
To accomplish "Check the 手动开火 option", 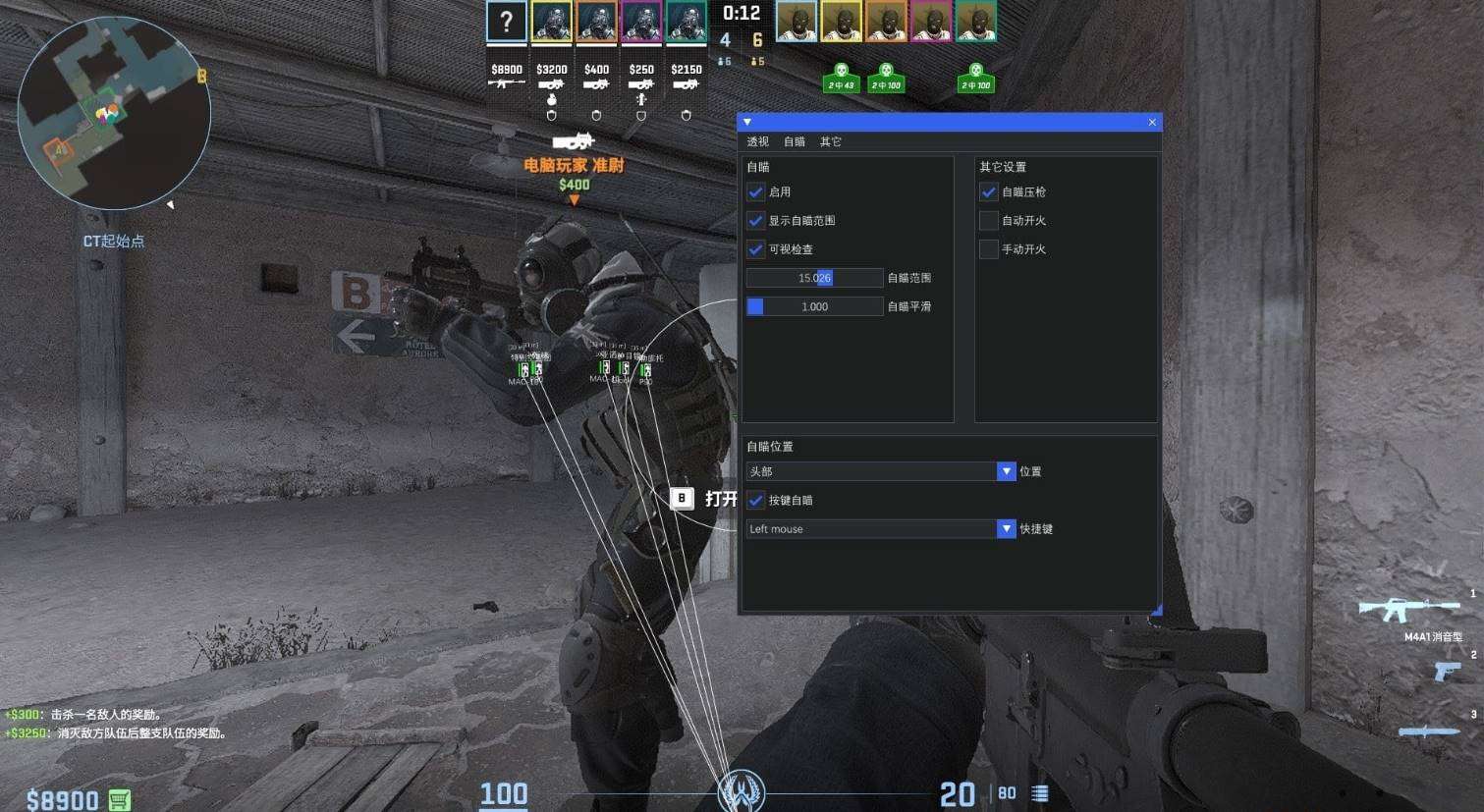I will click(x=988, y=249).
